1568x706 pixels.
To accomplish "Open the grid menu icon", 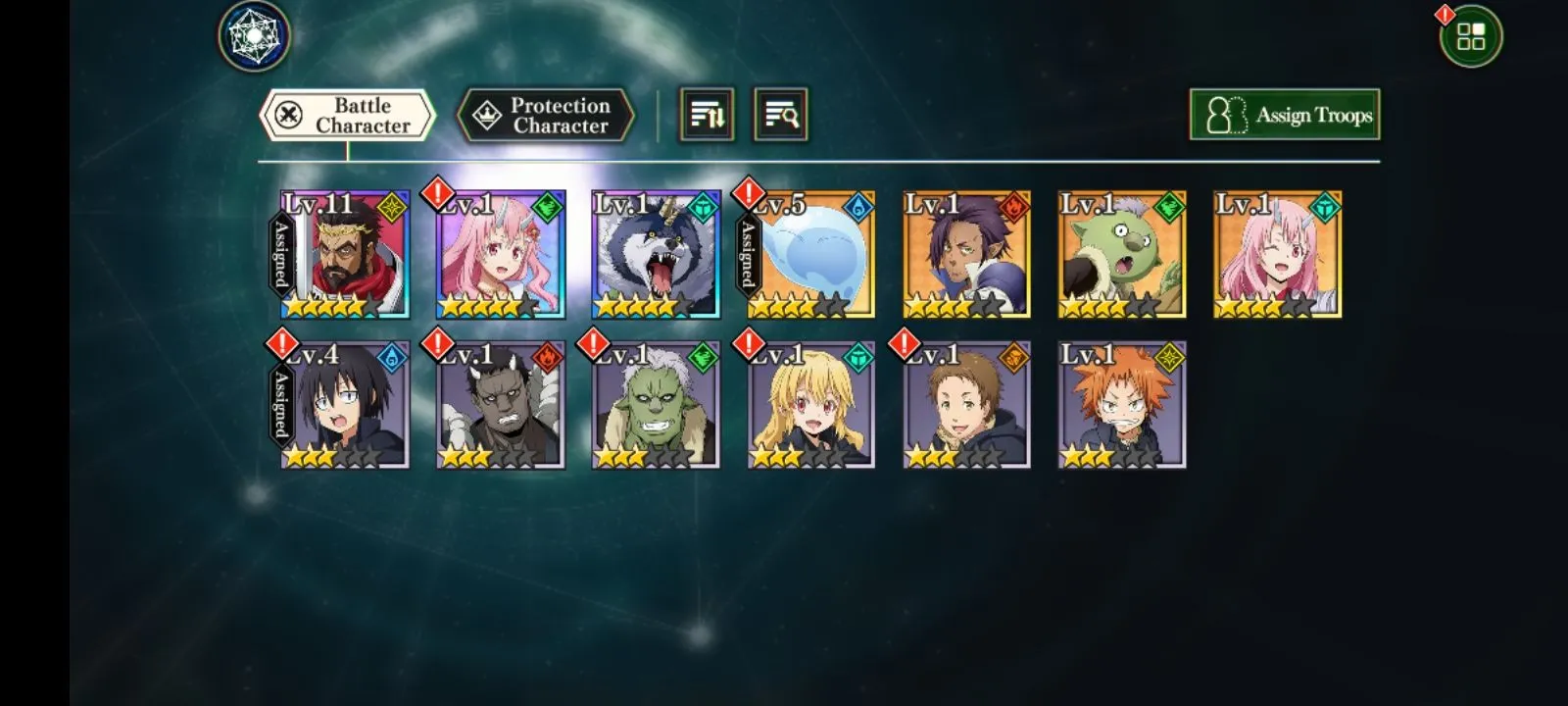I will click(x=1470, y=37).
